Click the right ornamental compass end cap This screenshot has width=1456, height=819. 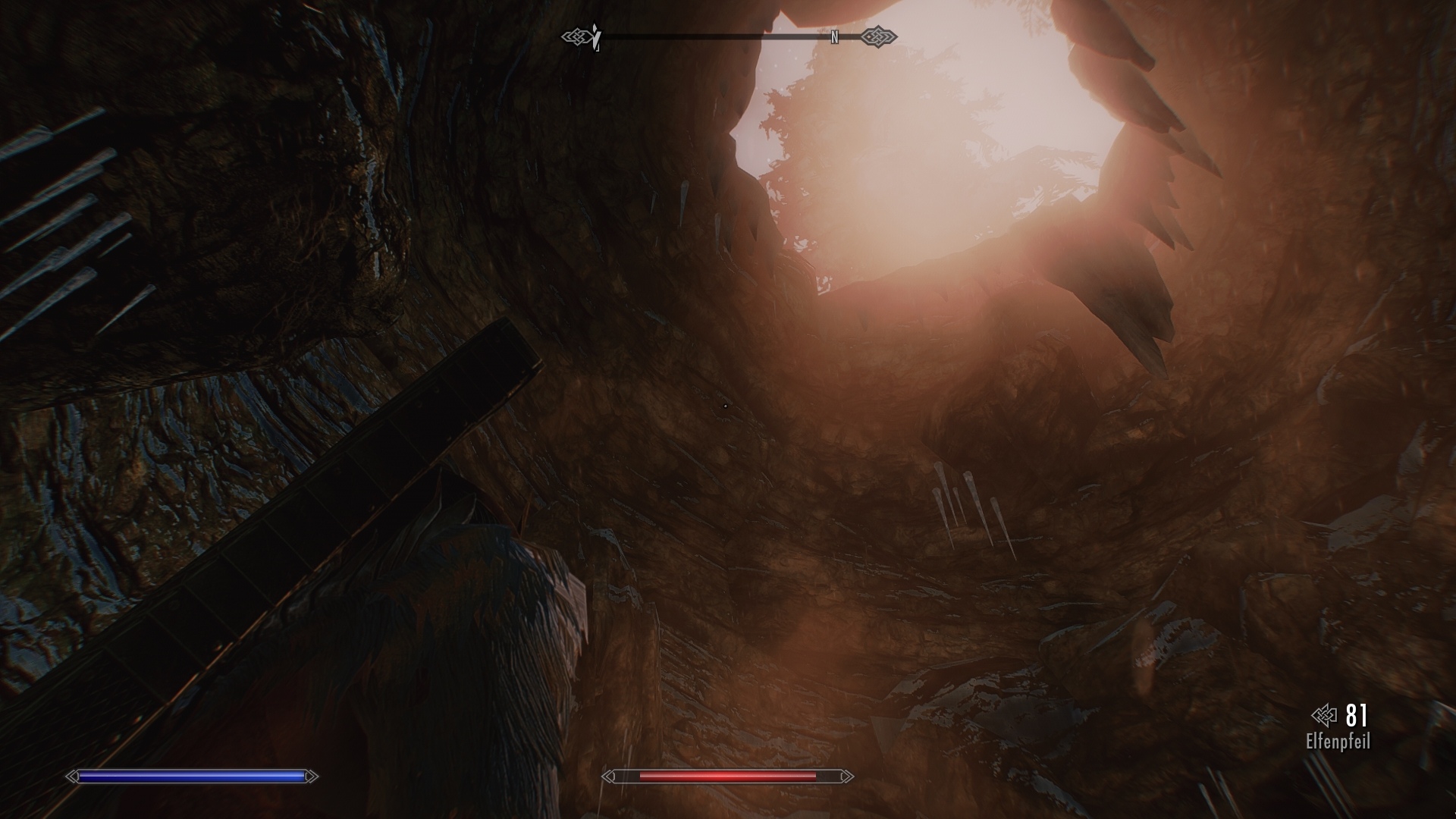pos(877,35)
